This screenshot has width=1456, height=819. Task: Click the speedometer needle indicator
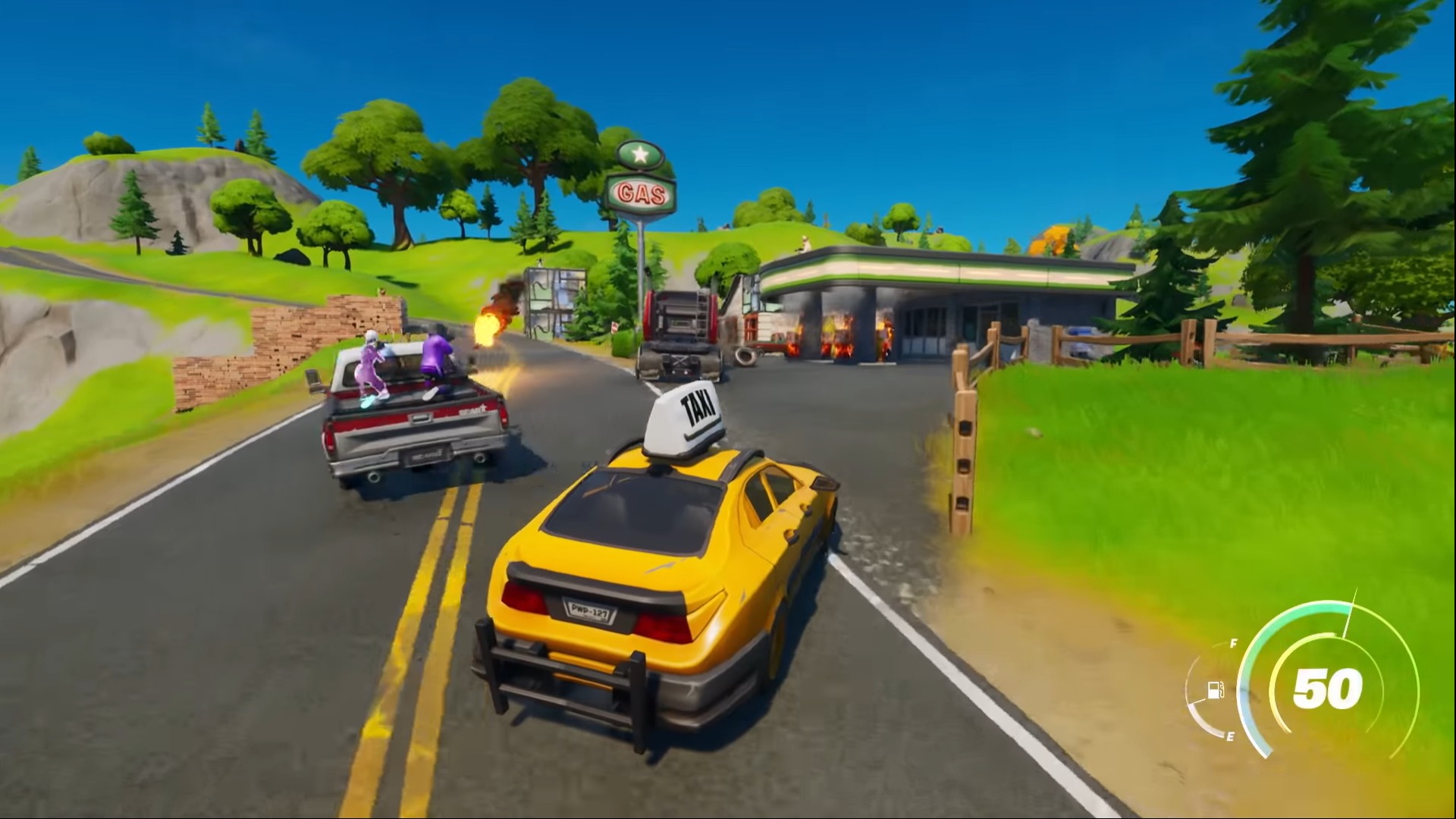click(1350, 610)
